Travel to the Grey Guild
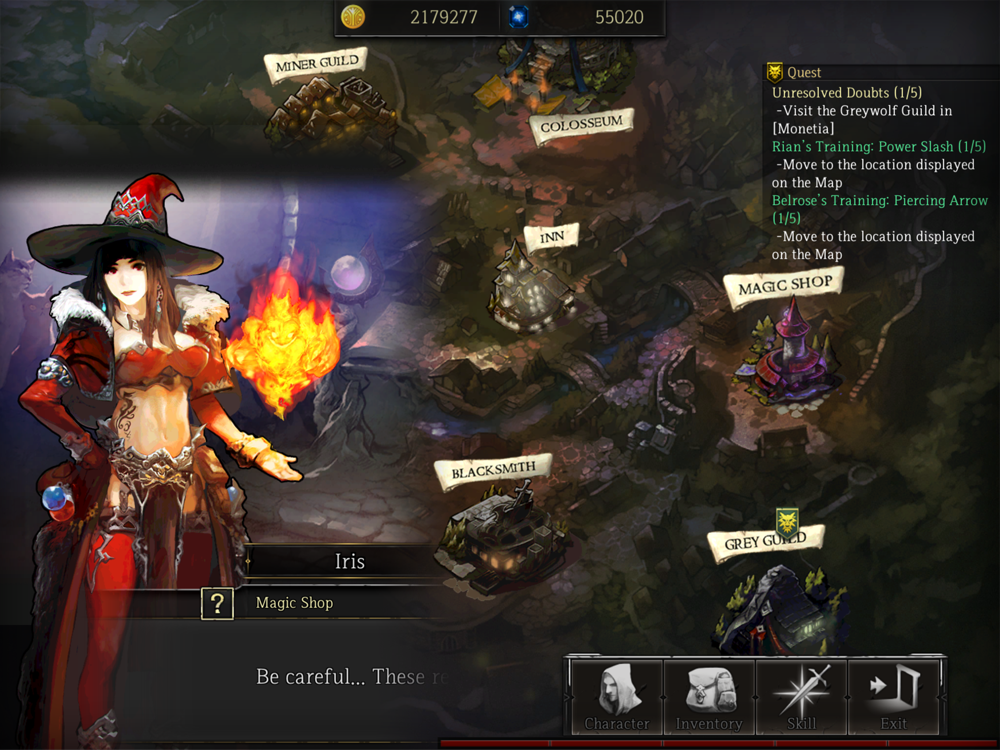The width and height of the screenshot is (1000, 750). click(765, 542)
